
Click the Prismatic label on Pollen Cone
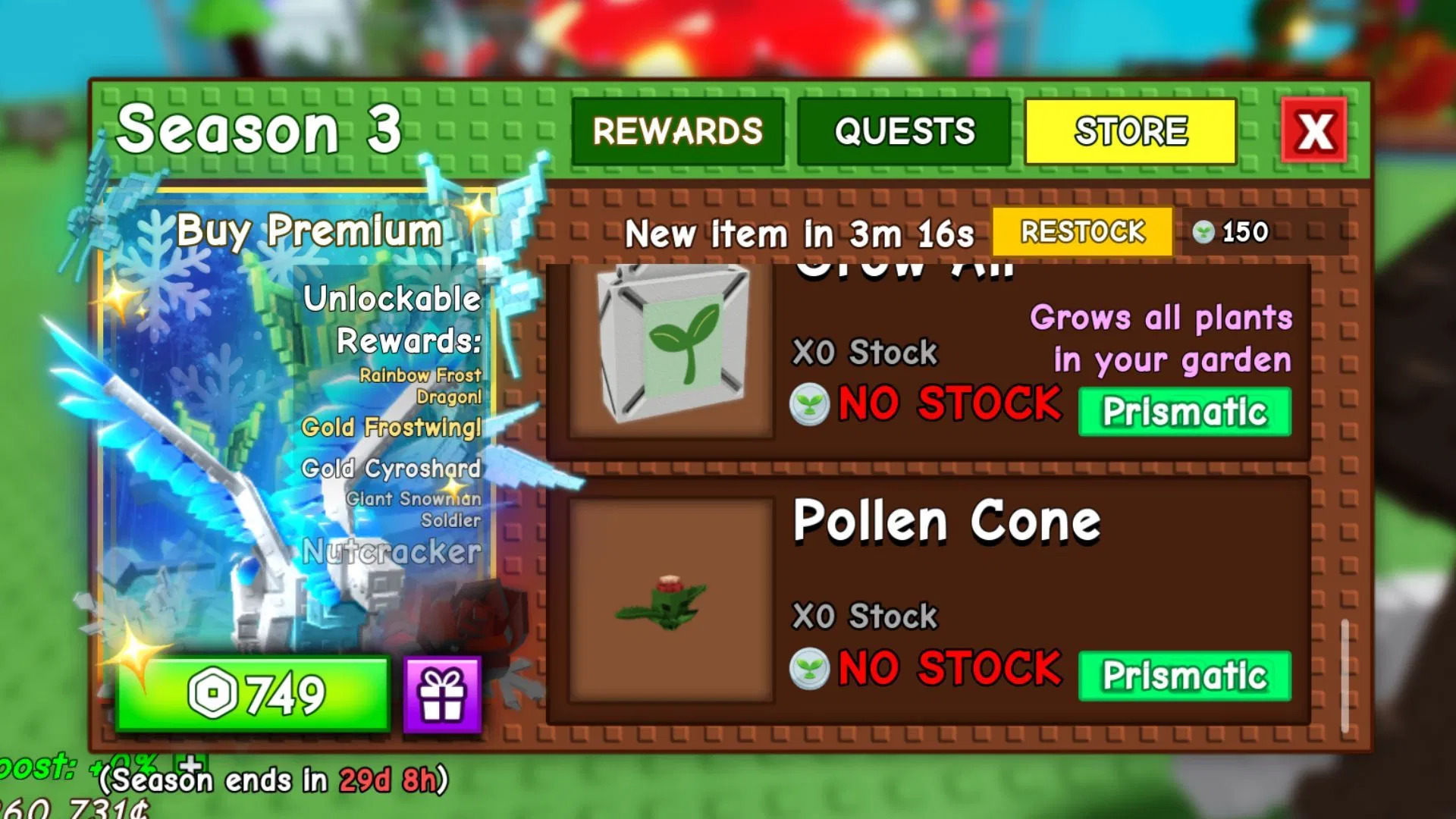point(1184,675)
